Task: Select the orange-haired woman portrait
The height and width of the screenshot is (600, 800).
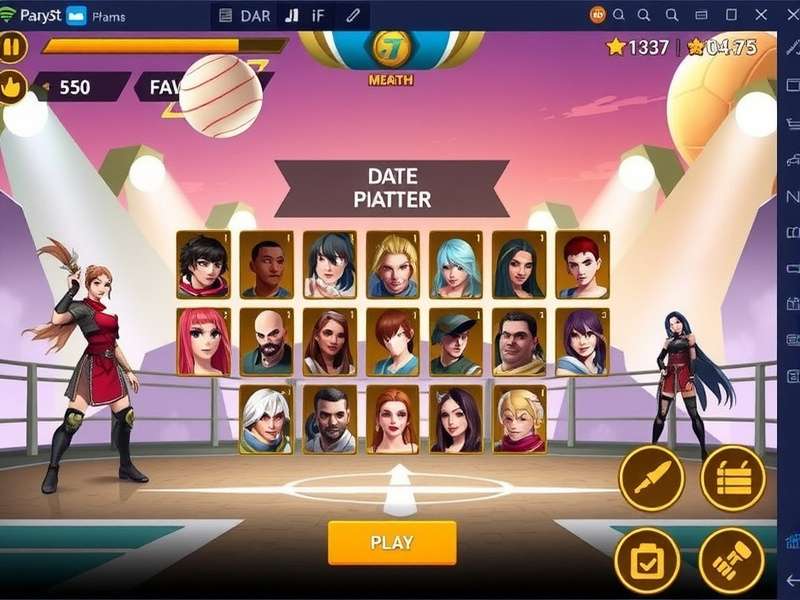Action: (393, 419)
